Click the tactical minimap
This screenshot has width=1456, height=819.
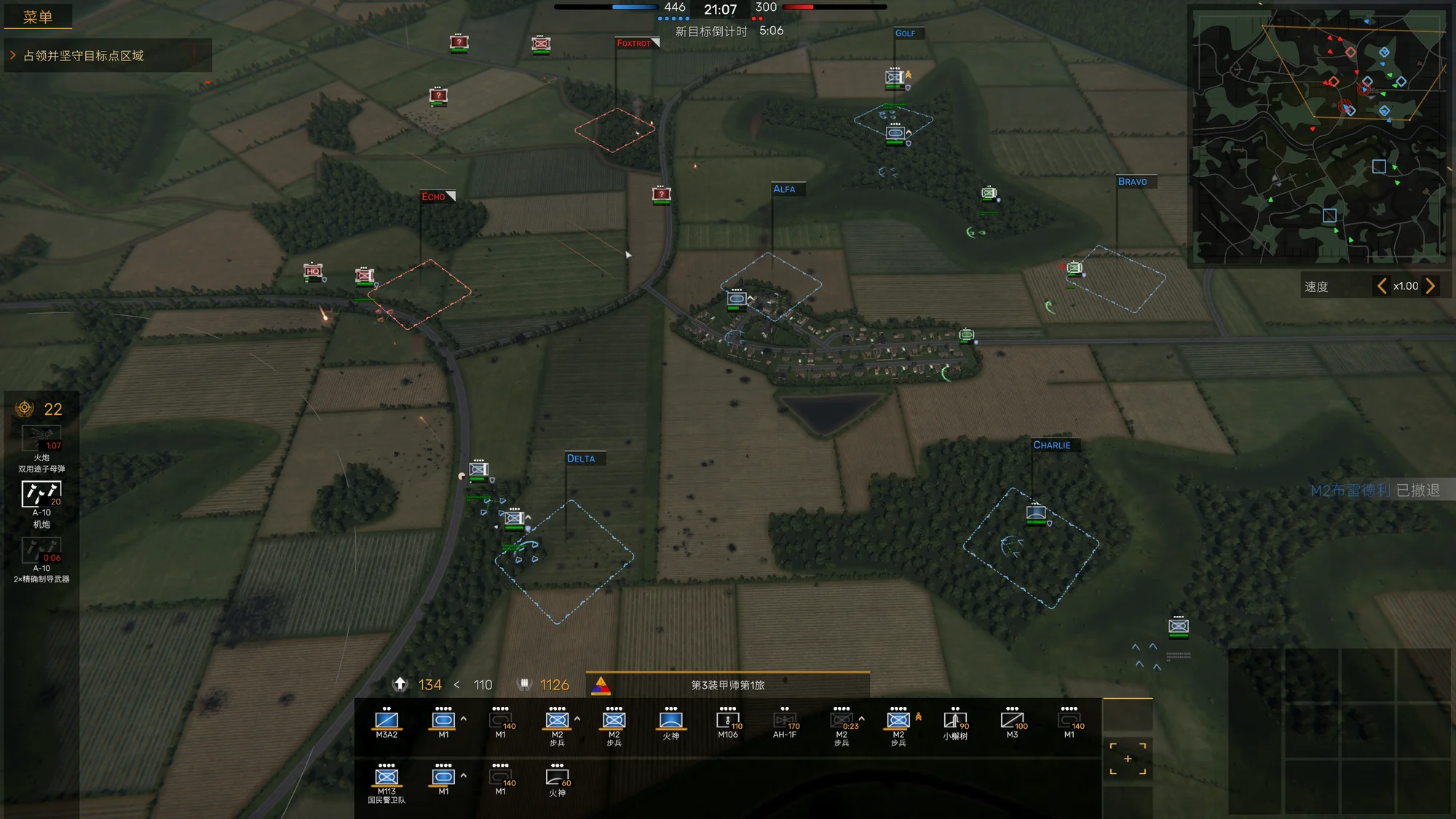click(1318, 137)
